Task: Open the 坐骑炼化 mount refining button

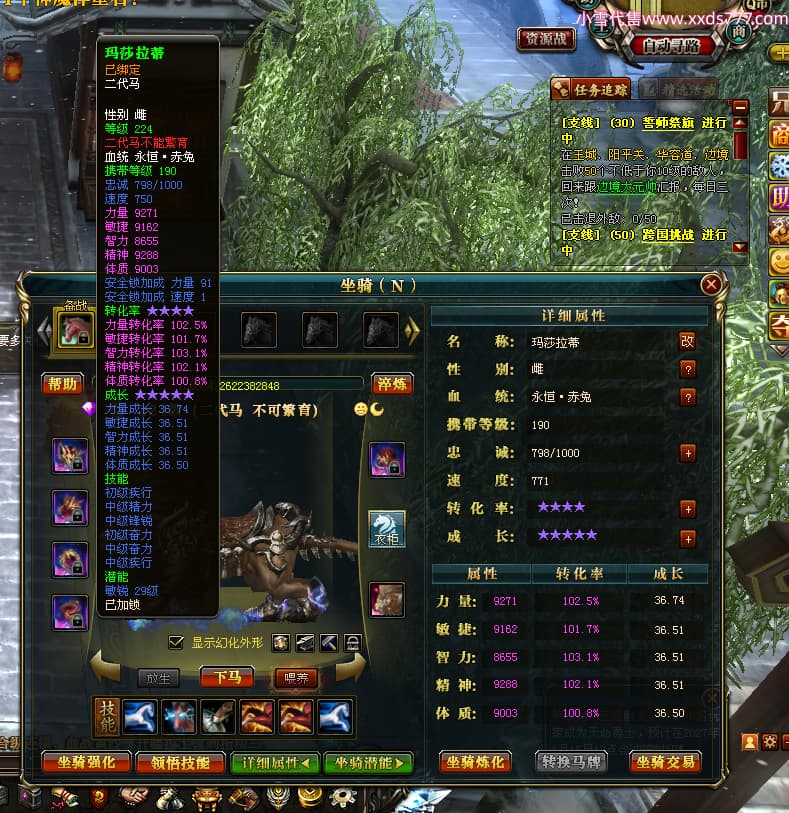Action: coord(476,762)
